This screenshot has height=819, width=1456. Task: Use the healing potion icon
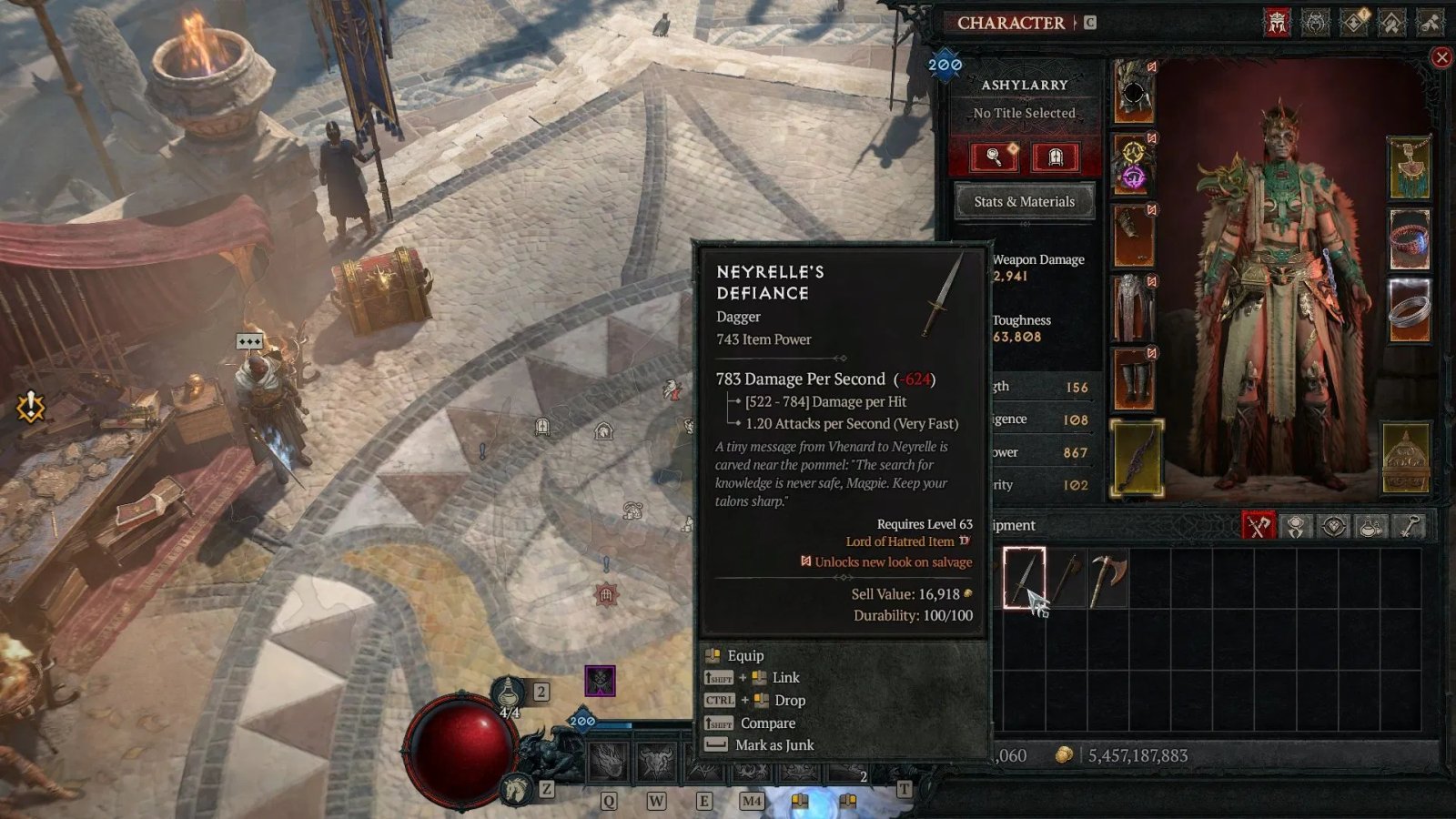[509, 695]
